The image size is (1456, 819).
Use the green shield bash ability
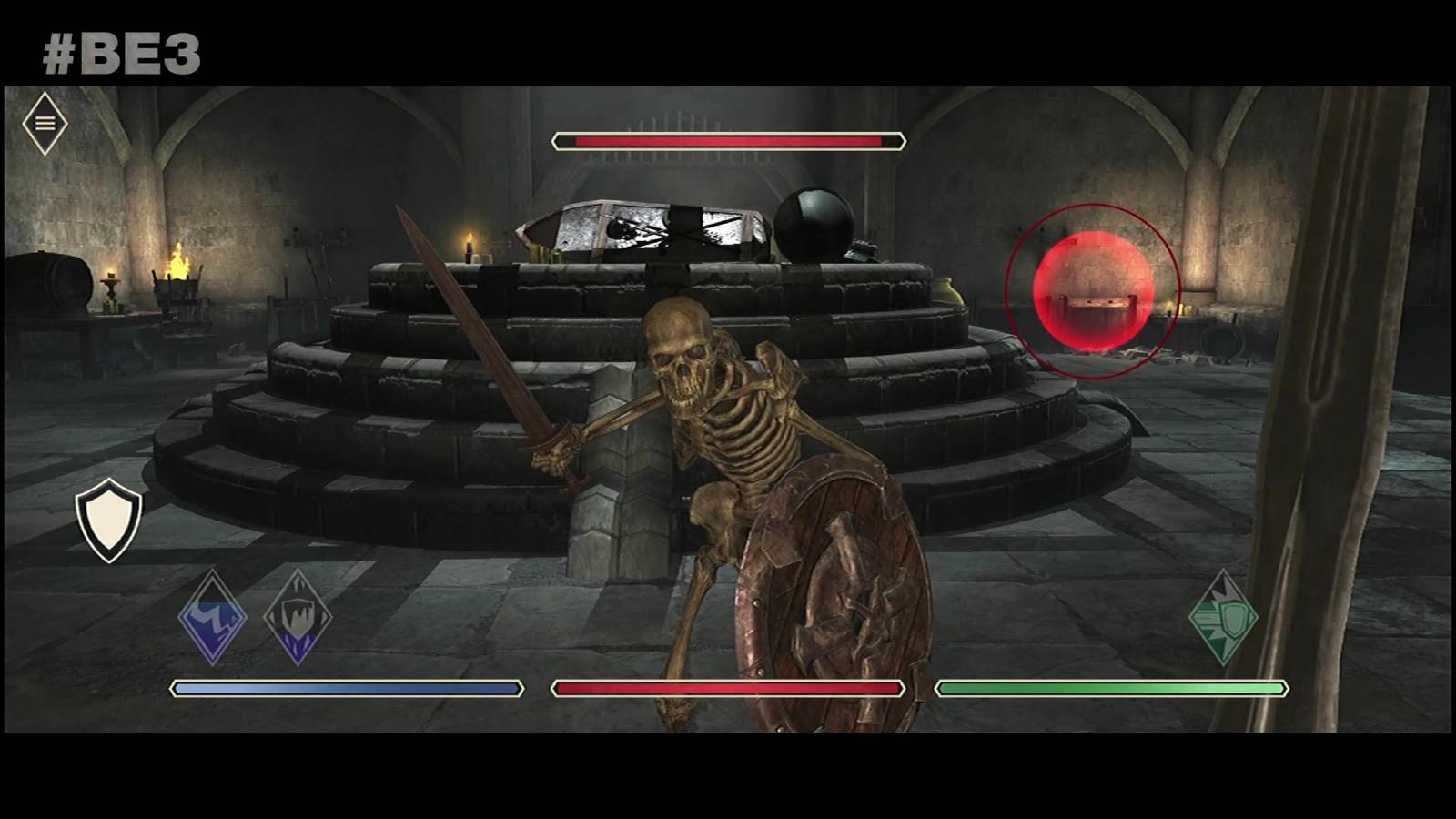tap(1223, 618)
